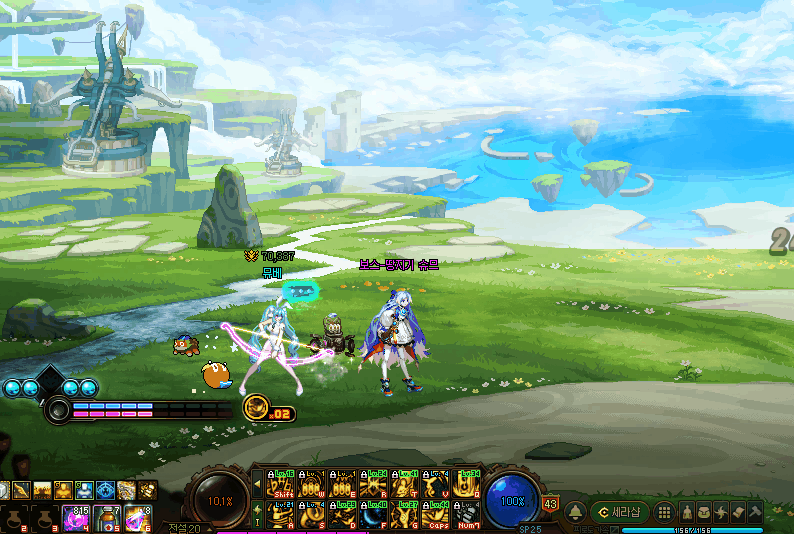This screenshot has height=534, width=794.
Task: Activate the grey Num7 skill icon
Action: (x=468, y=514)
